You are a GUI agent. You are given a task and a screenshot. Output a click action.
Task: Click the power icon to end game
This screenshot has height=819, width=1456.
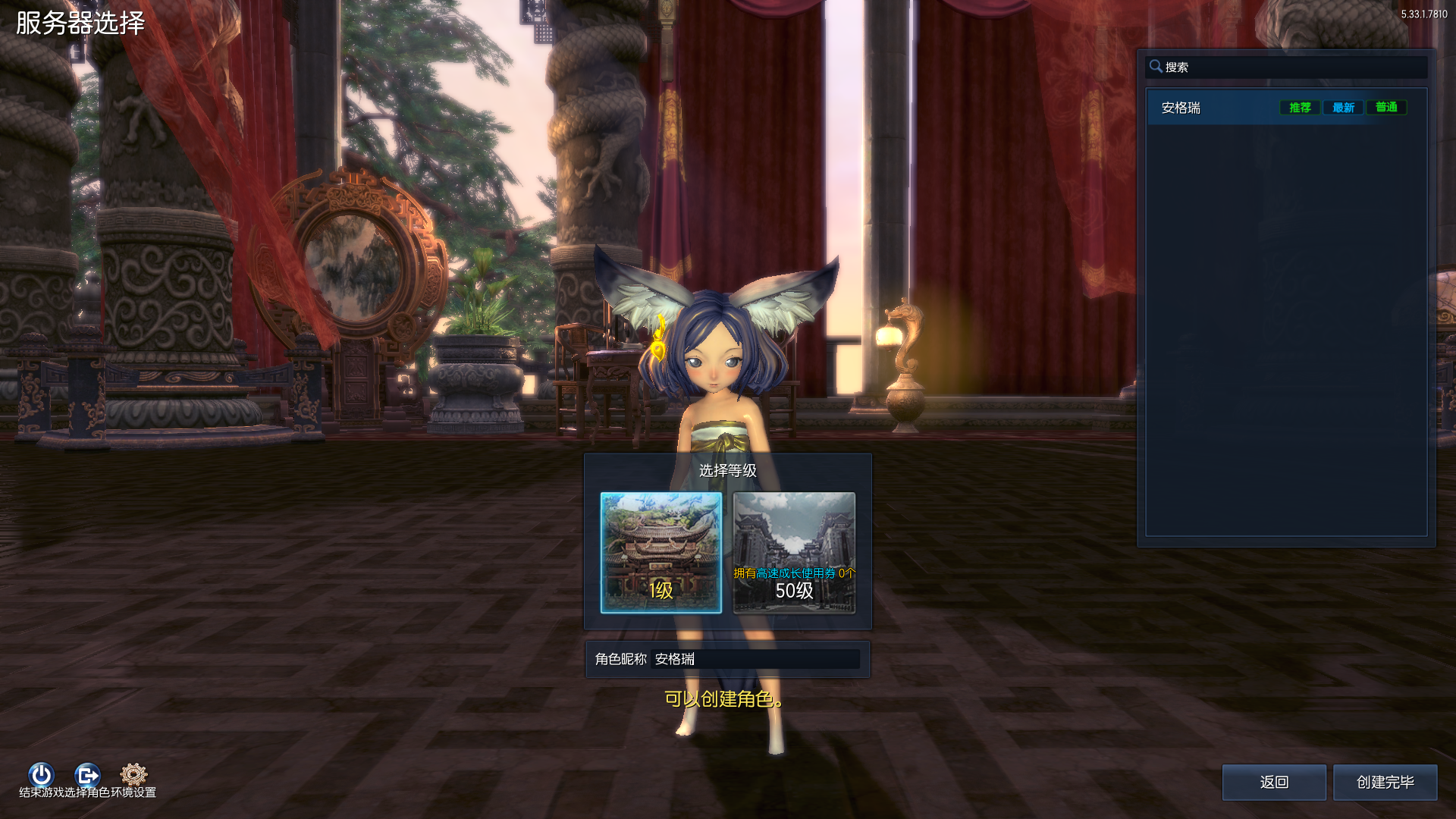[41, 774]
